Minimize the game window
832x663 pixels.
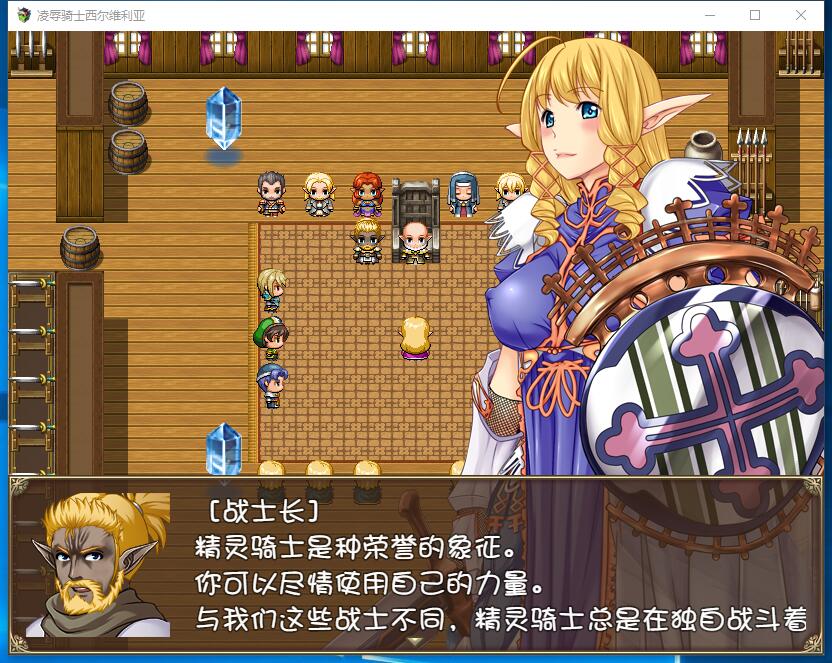pos(710,15)
